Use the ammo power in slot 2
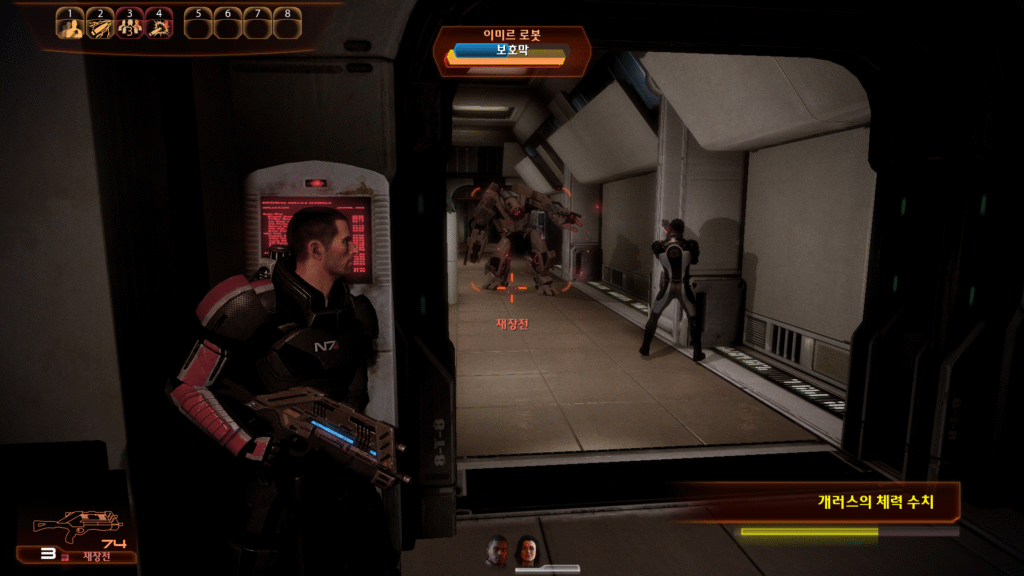Screen dimensions: 1024x576 click(x=100, y=25)
